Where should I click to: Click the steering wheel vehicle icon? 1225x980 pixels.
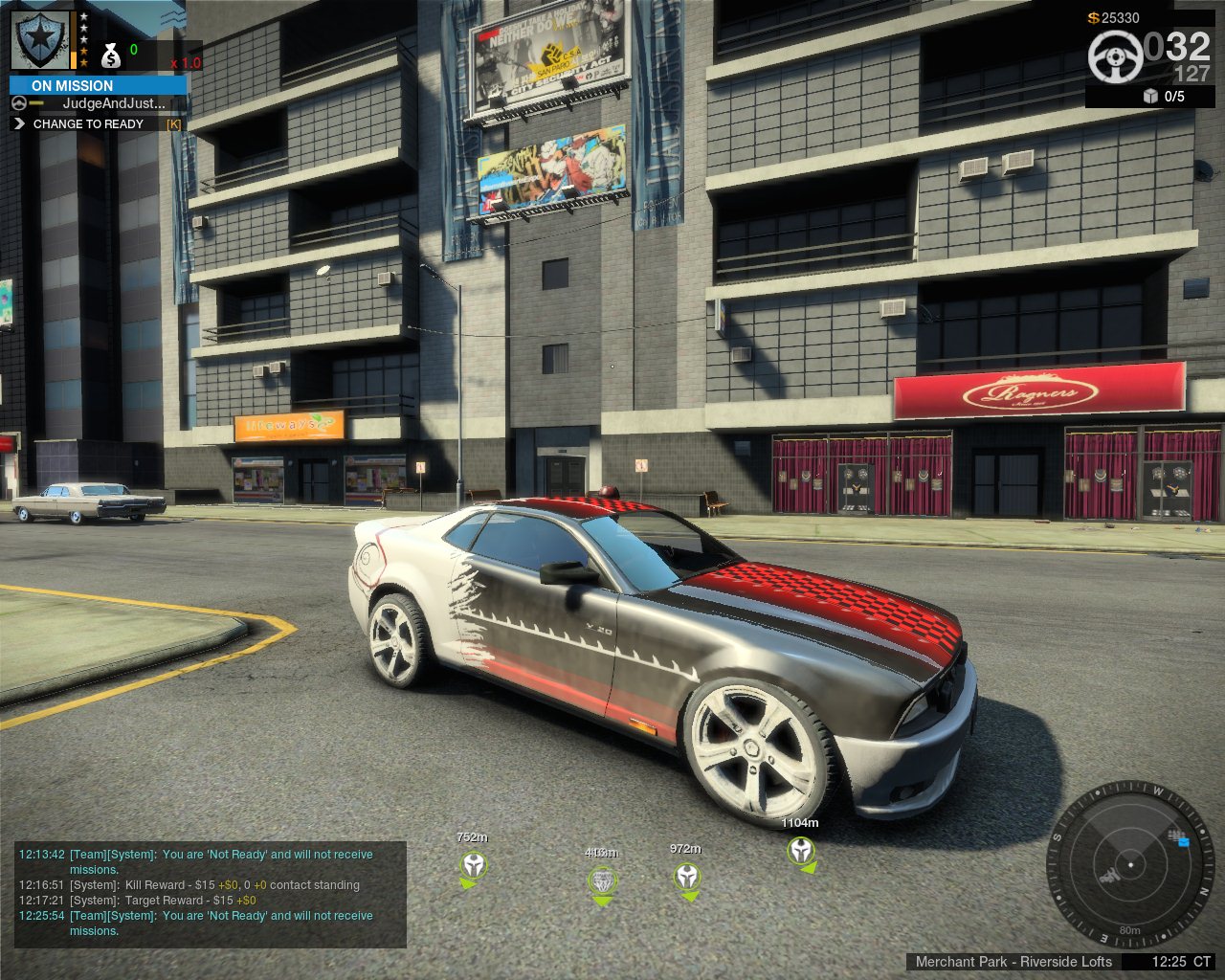[1115, 56]
